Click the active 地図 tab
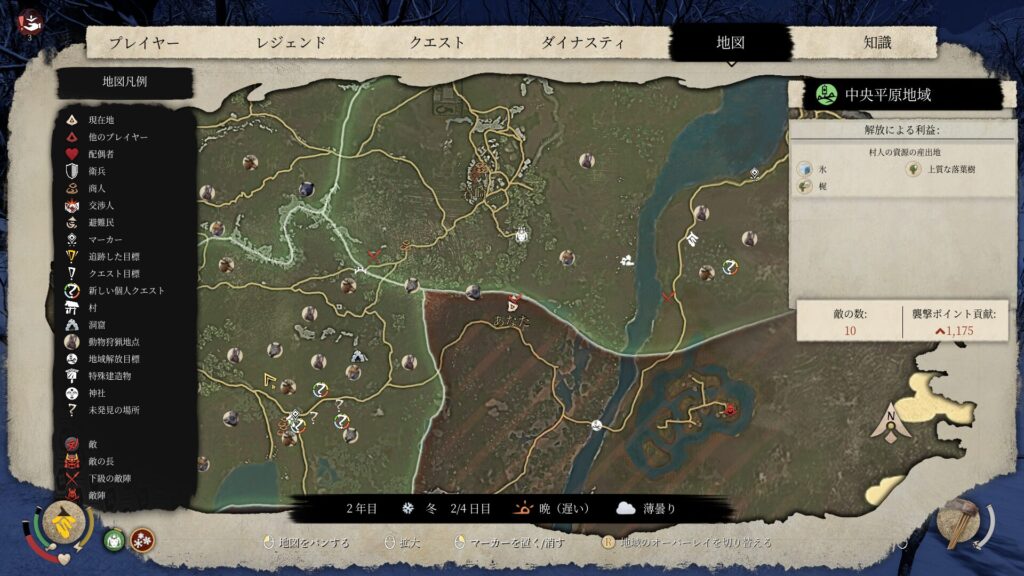1024x576 pixels. pos(731,43)
